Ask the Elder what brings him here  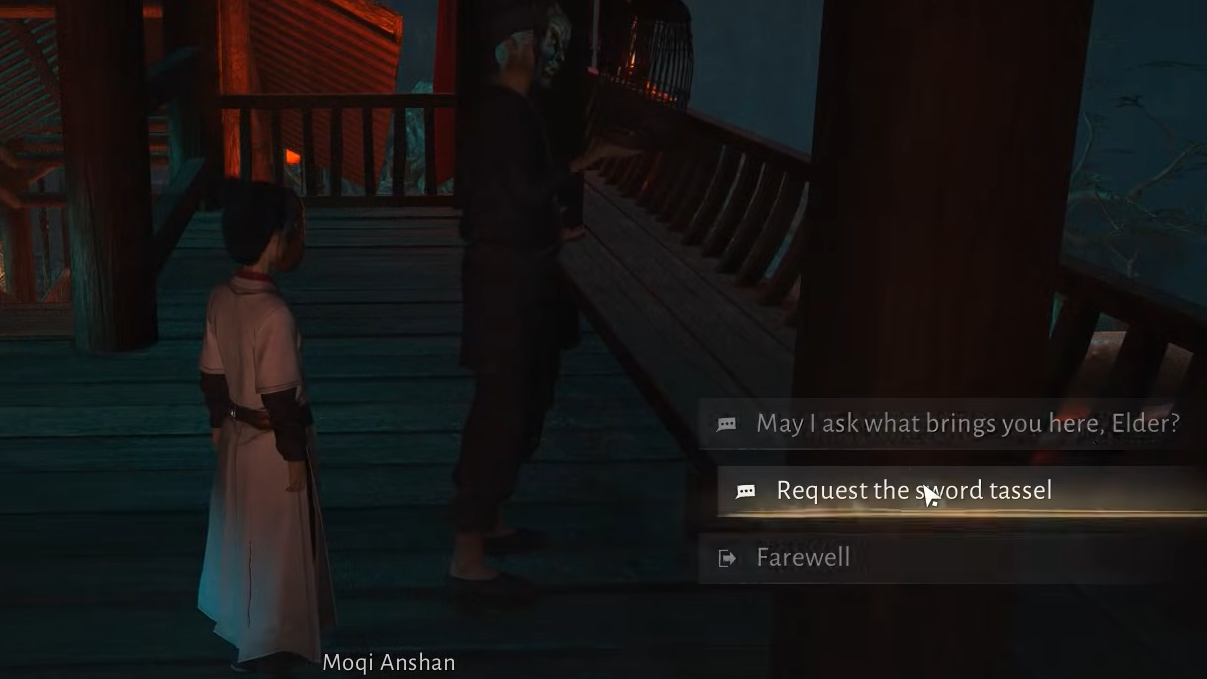(x=966, y=424)
